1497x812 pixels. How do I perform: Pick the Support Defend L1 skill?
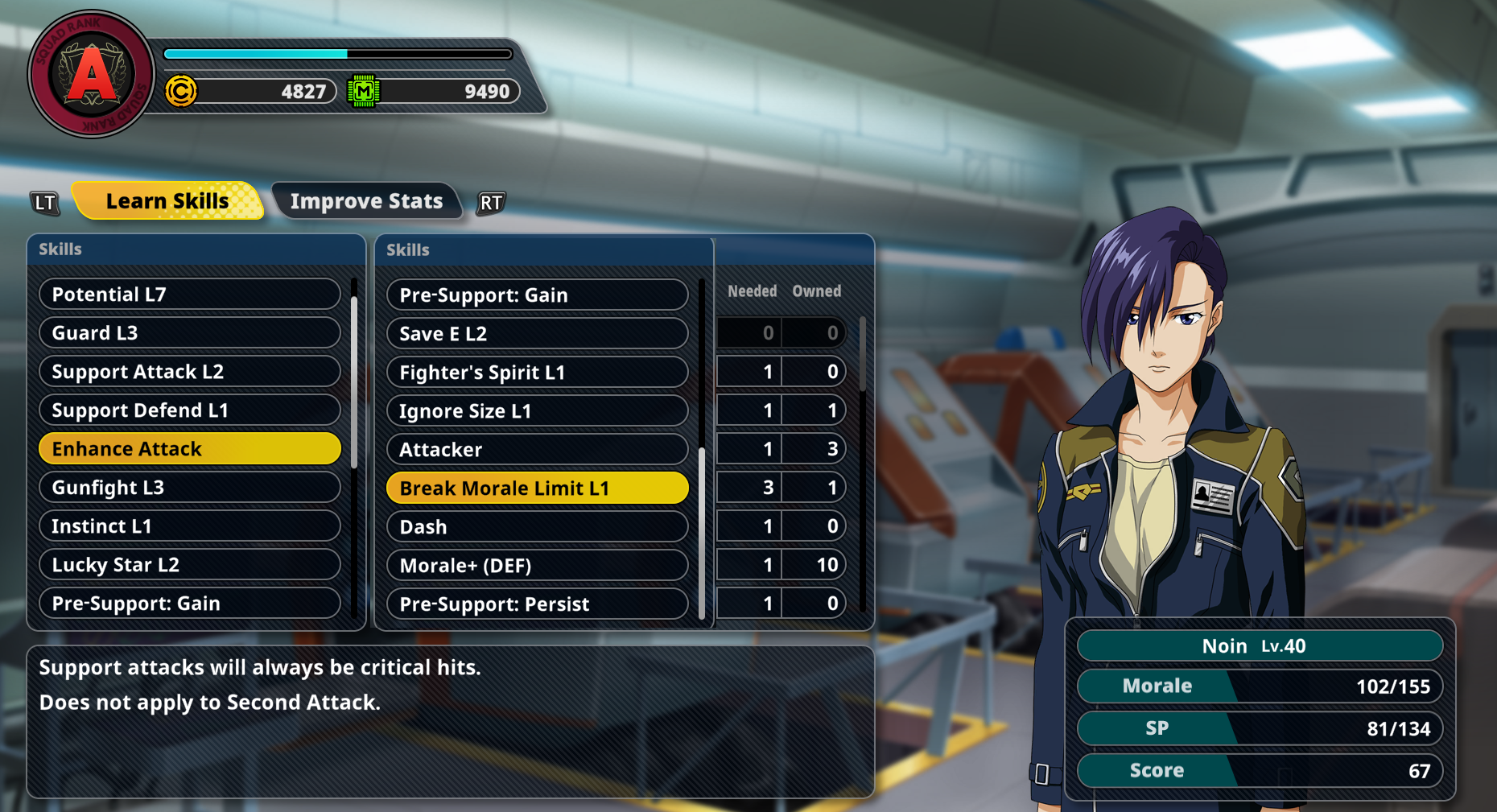[x=189, y=410]
